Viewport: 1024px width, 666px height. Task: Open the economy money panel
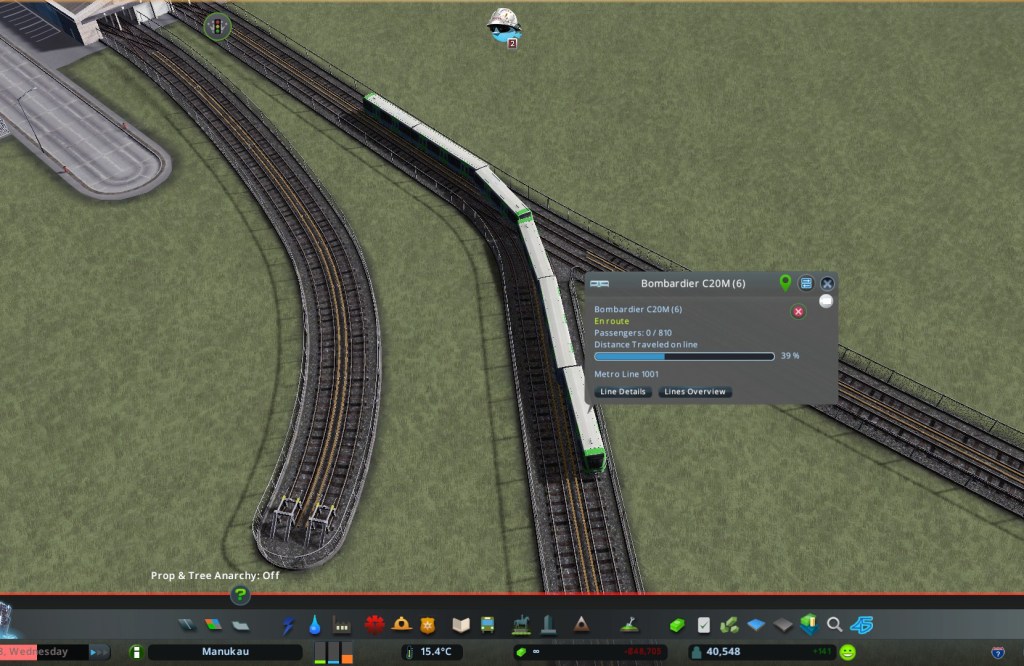(x=677, y=625)
